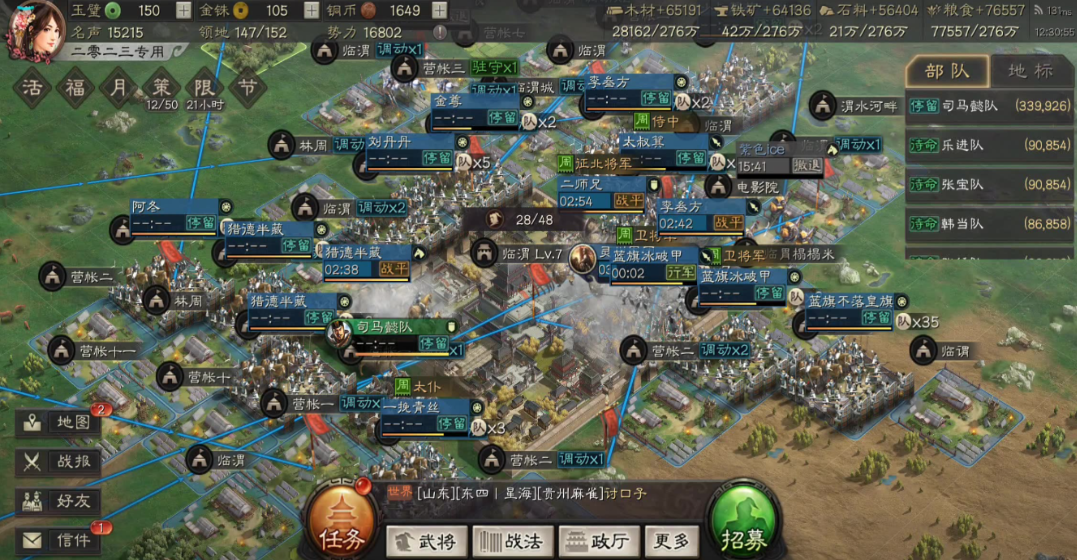Pick the 韩当队 troop row
1077x560 pixels.
point(990,225)
